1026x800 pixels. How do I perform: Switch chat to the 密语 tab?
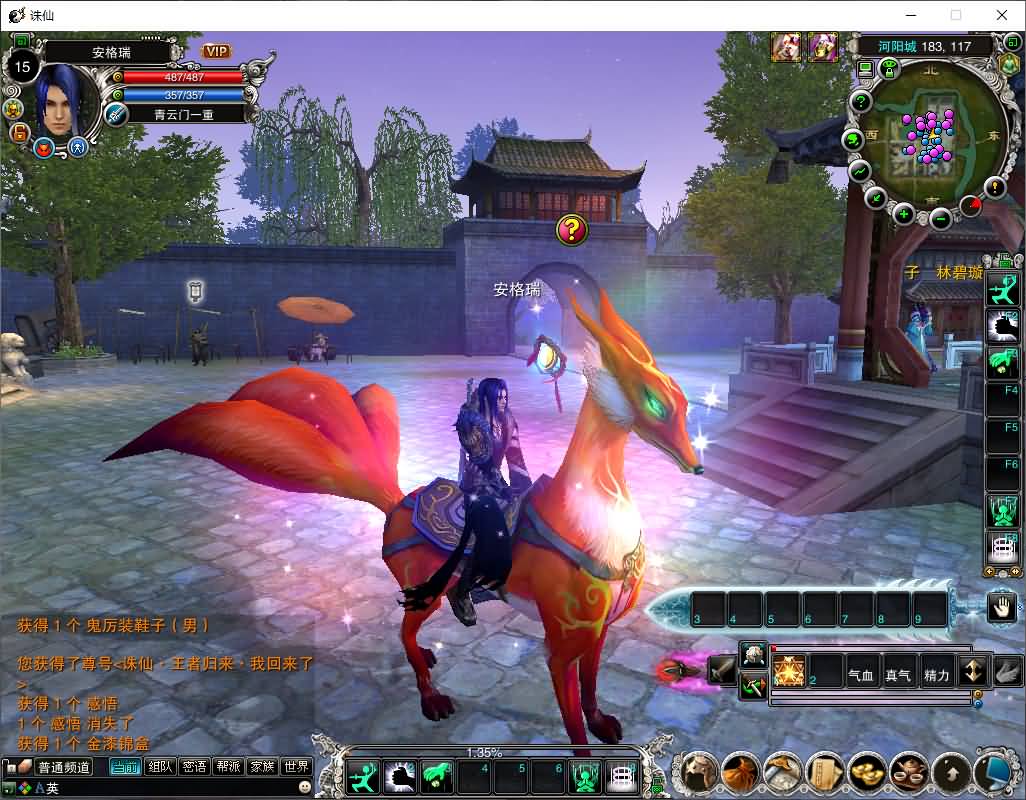coord(194,767)
